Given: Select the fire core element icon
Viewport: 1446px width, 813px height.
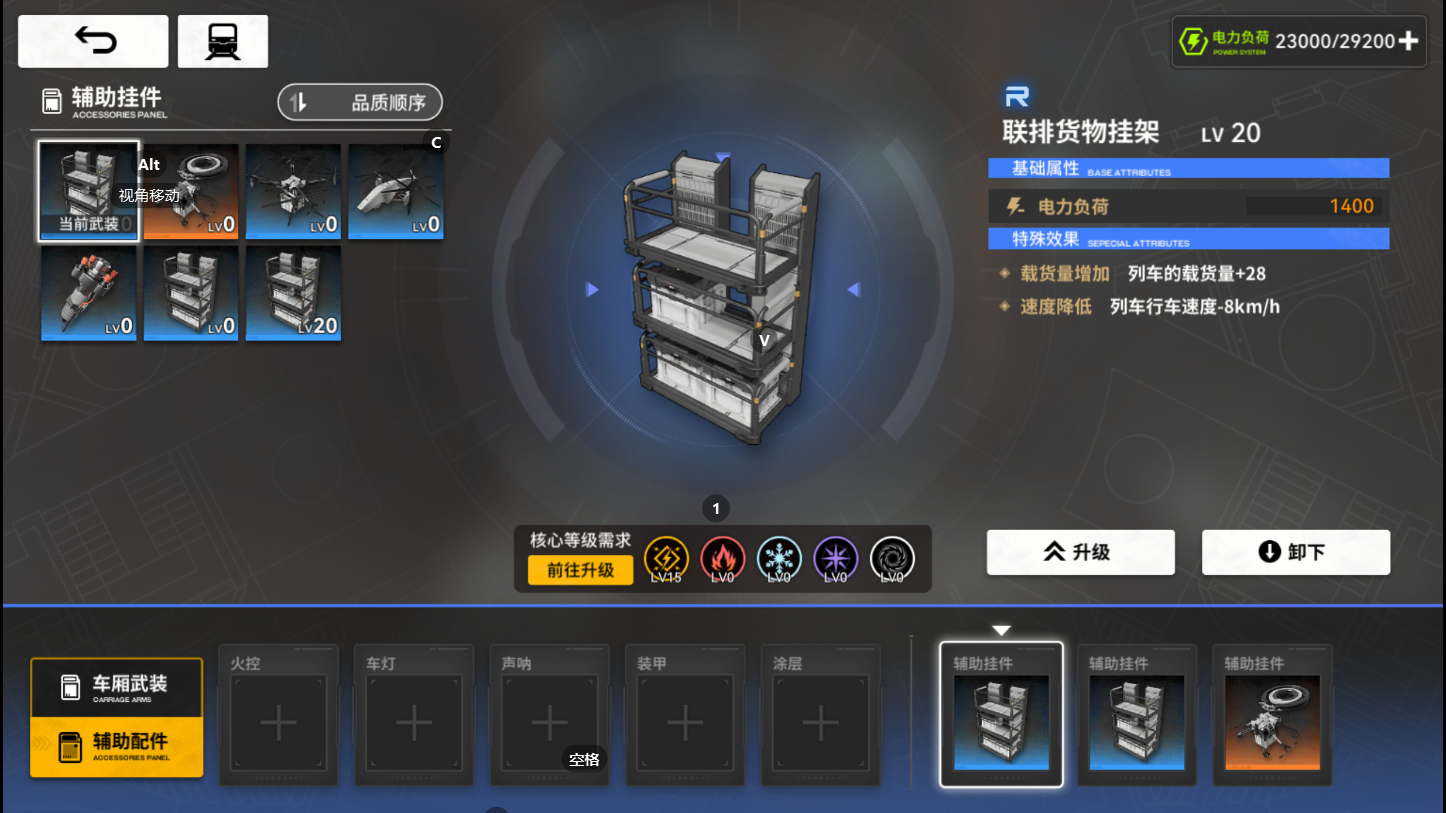Looking at the screenshot, I should click(723, 559).
